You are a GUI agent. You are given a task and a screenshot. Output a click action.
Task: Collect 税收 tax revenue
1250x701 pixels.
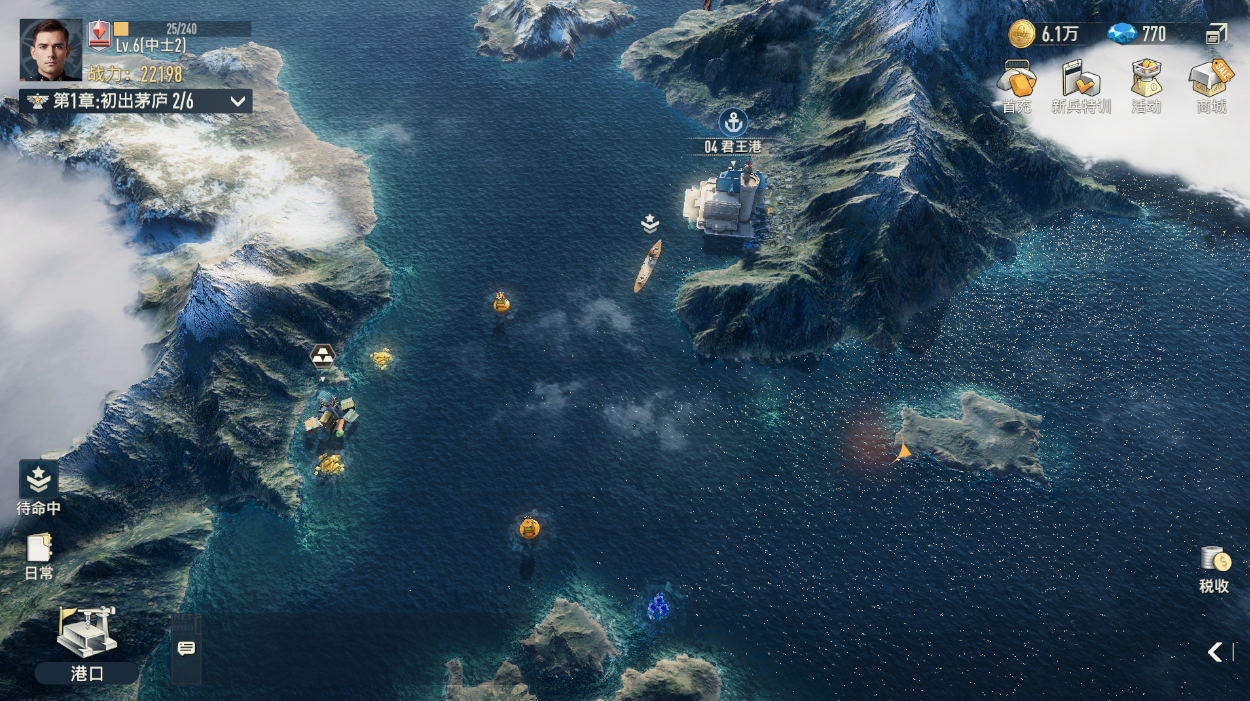(1214, 569)
